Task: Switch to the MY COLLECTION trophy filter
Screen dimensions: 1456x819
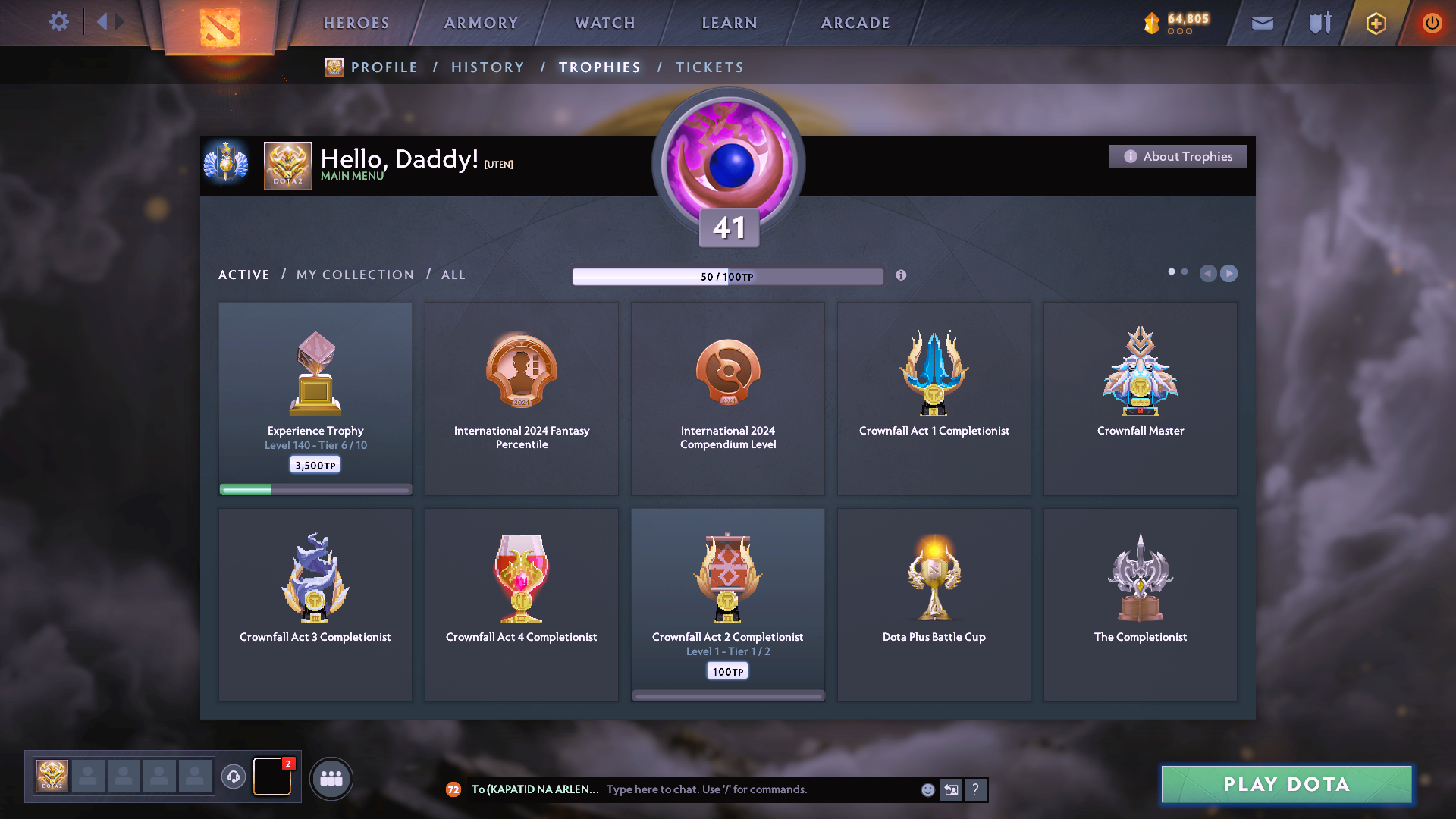Action: 353,275
